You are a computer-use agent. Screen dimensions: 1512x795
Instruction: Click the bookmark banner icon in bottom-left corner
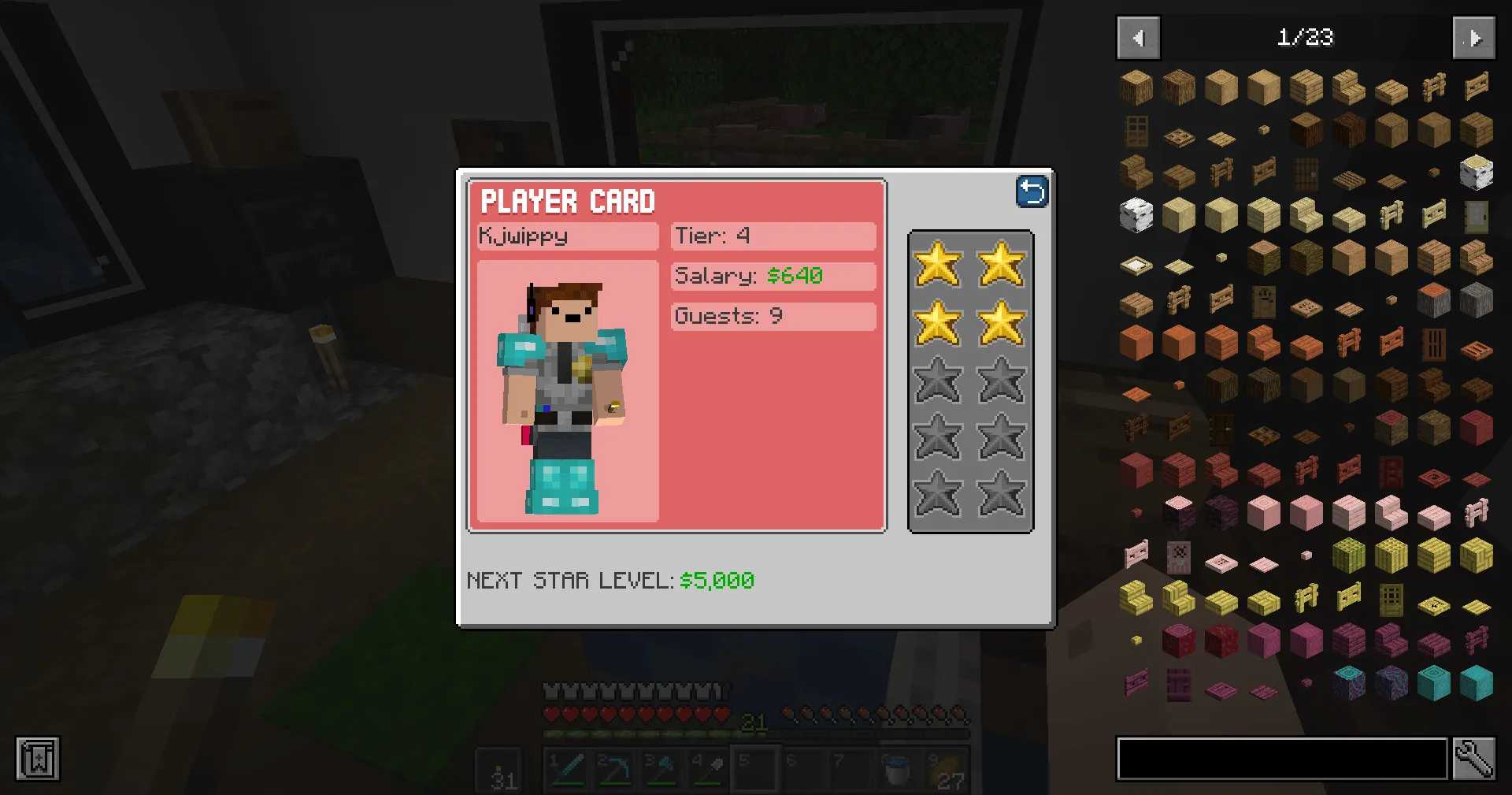coord(37,759)
